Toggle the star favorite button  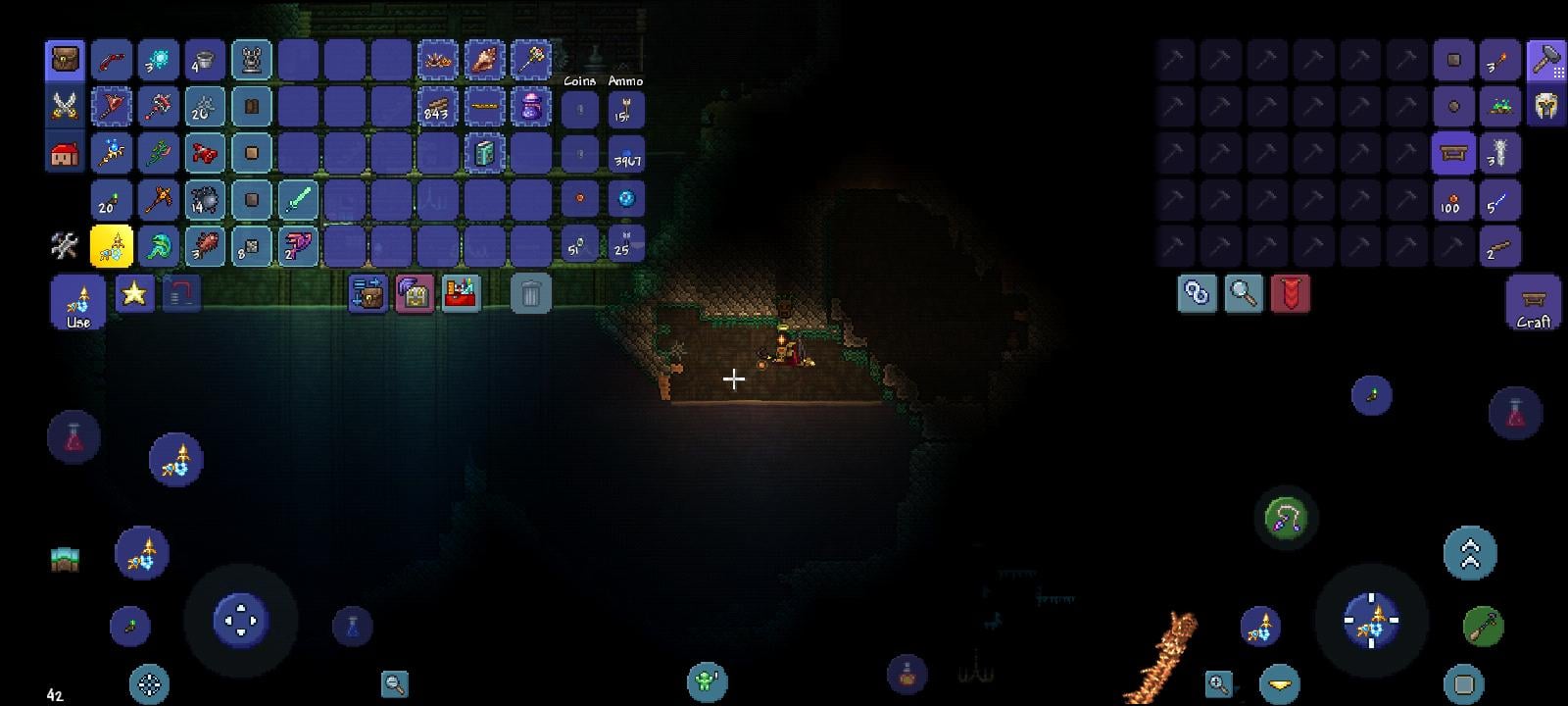click(x=134, y=293)
